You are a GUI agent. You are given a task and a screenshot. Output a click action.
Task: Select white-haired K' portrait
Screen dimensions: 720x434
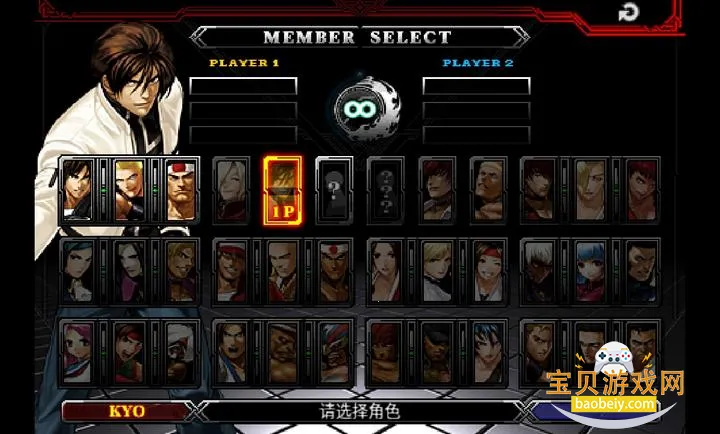(540, 270)
